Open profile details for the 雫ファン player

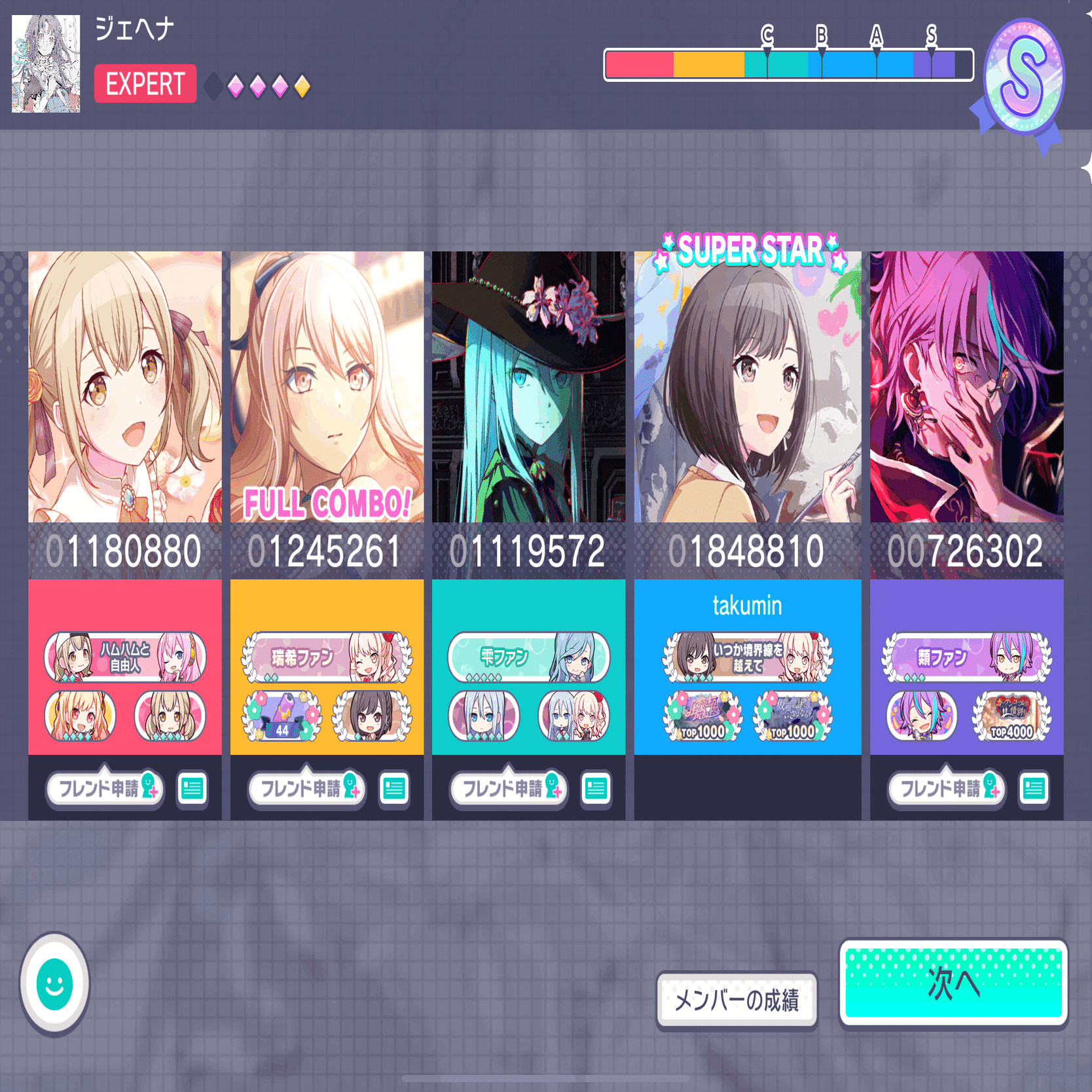coord(595,789)
